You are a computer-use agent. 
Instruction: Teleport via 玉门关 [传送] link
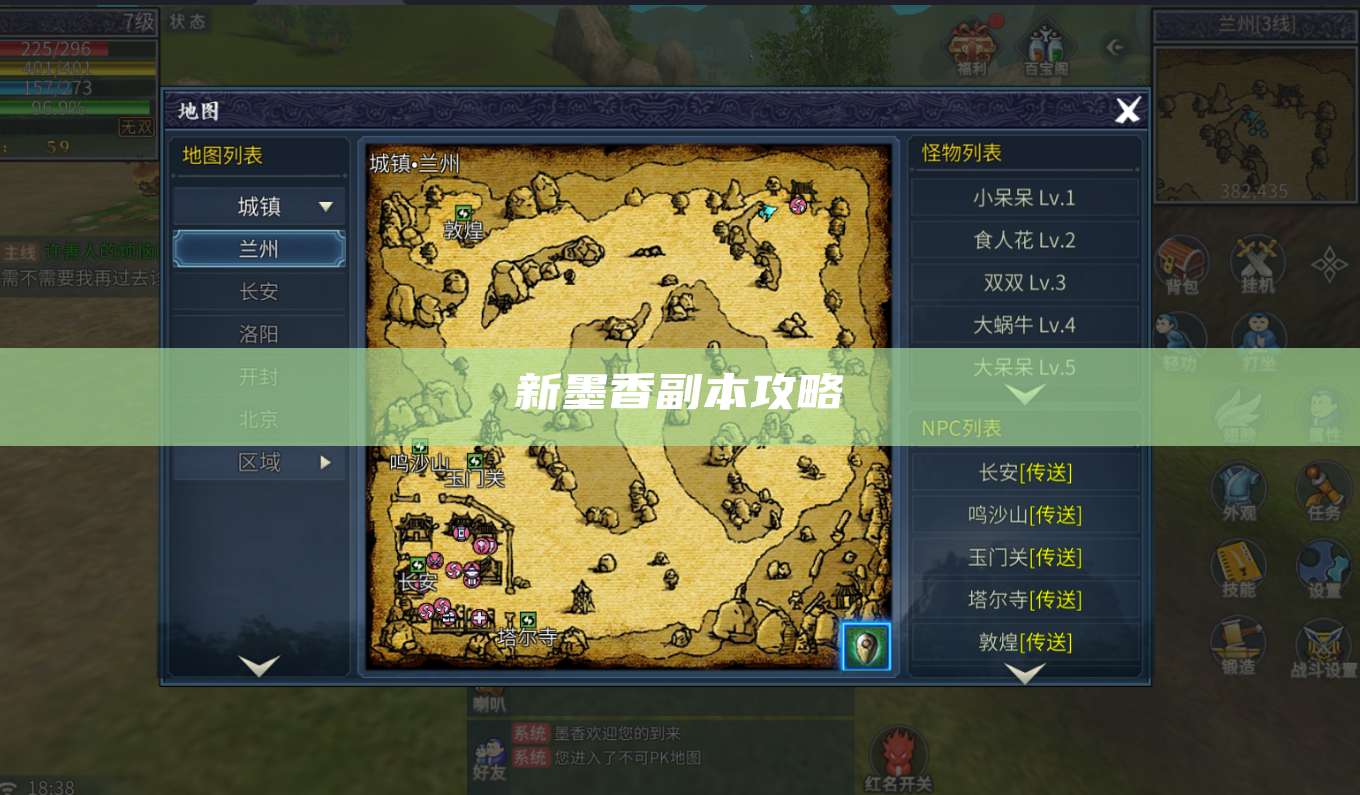pyautogui.click(x=1025, y=557)
